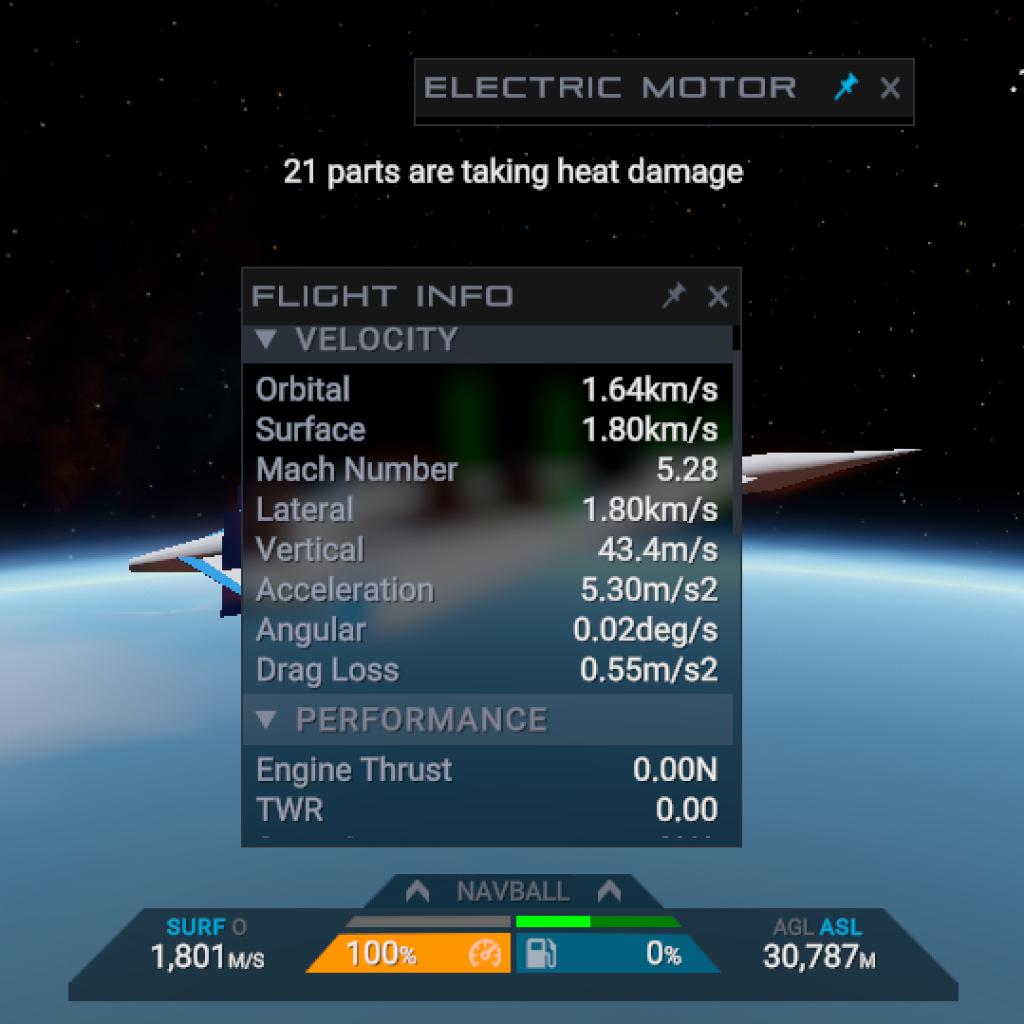Viewport: 1024px width, 1024px height.
Task: Switch altitude readout to AGL
Action: click(x=793, y=928)
